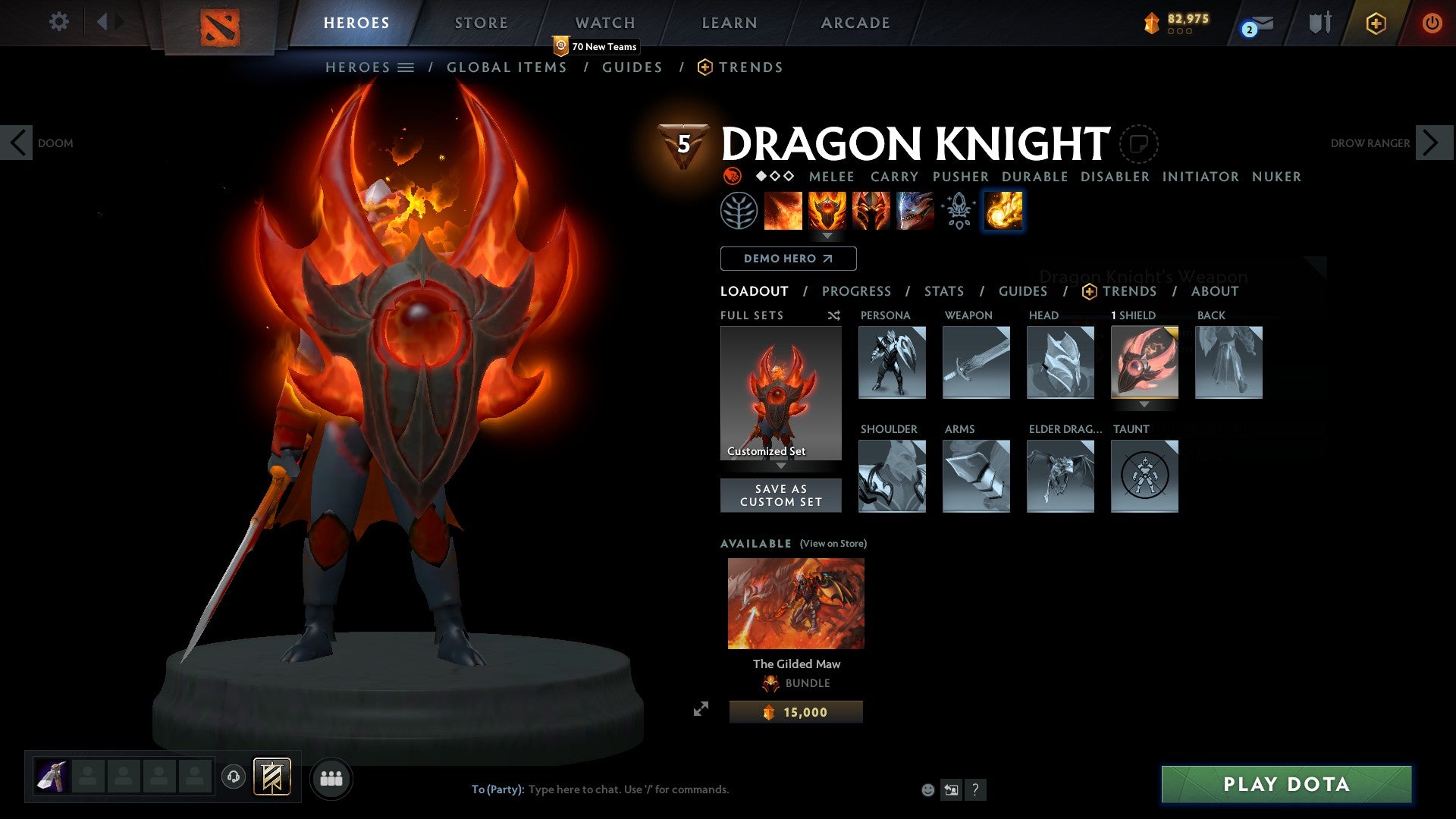
Task: Select the Elder Dragon Form ability icon
Action: [x=915, y=211]
